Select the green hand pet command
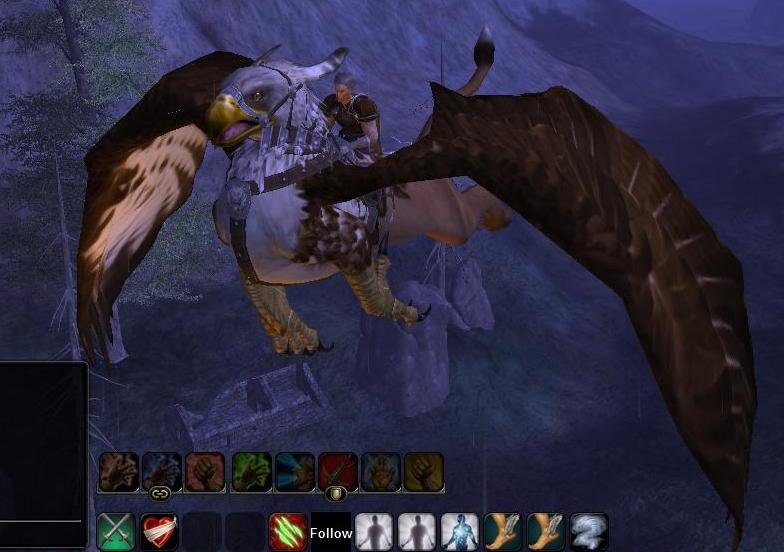This screenshot has width=784, height=552. (x=252, y=472)
